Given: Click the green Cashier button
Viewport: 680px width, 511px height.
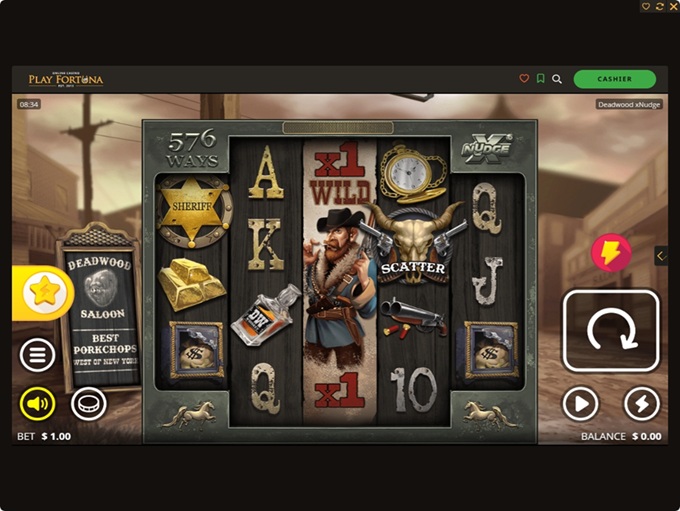Looking at the screenshot, I should point(614,79).
